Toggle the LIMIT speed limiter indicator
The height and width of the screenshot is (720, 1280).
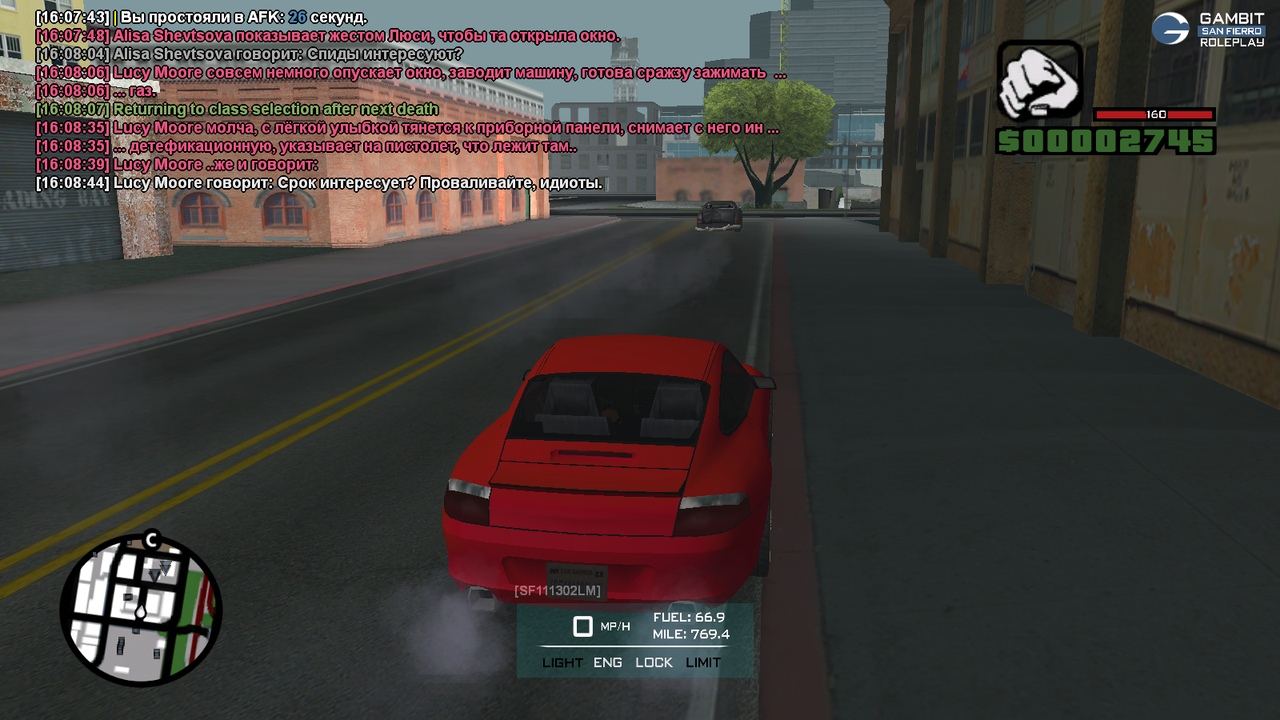703,663
